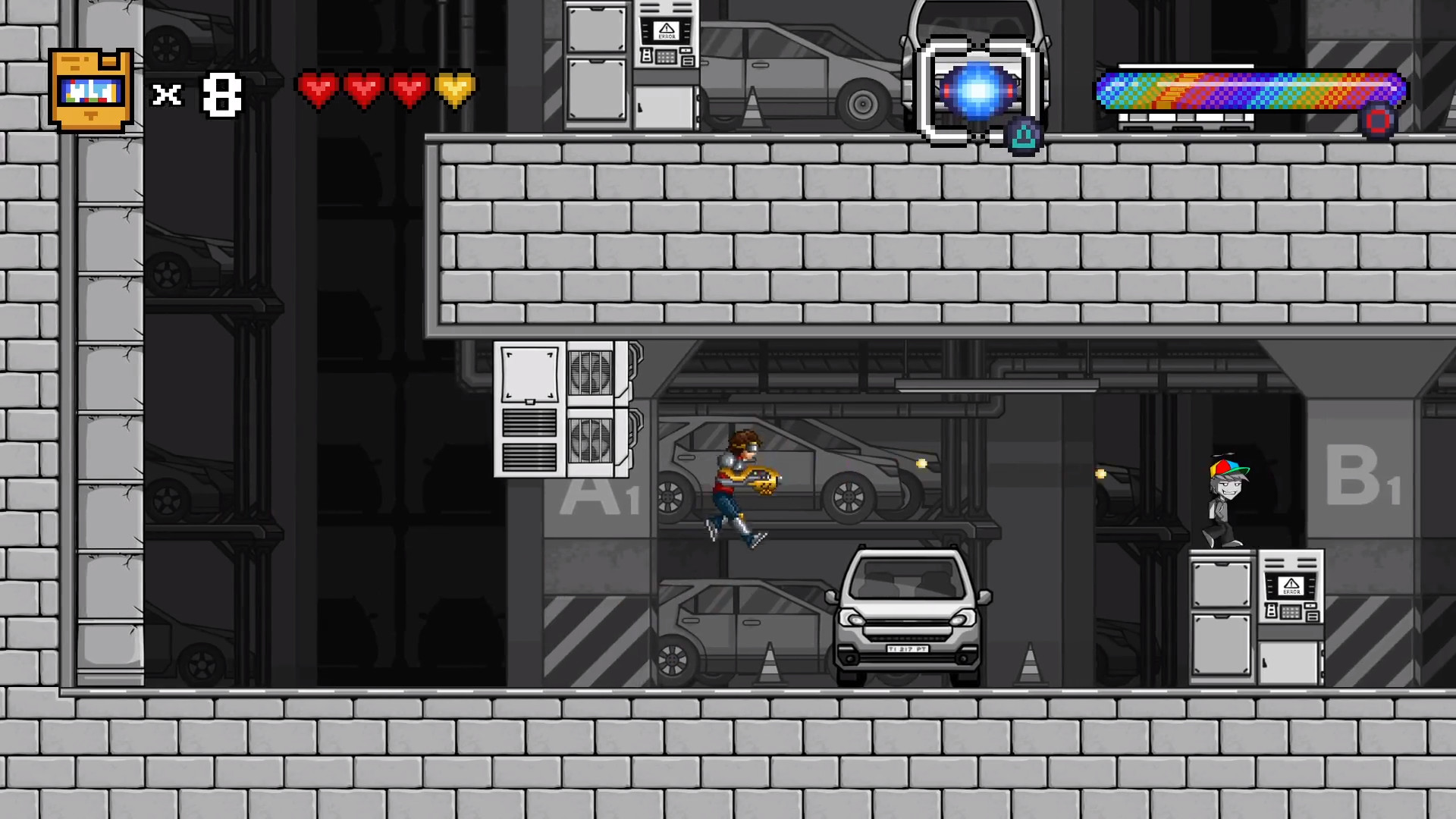Click the golden game cartridge lives icon
Screen dimensions: 1456x819
click(89, 89)
